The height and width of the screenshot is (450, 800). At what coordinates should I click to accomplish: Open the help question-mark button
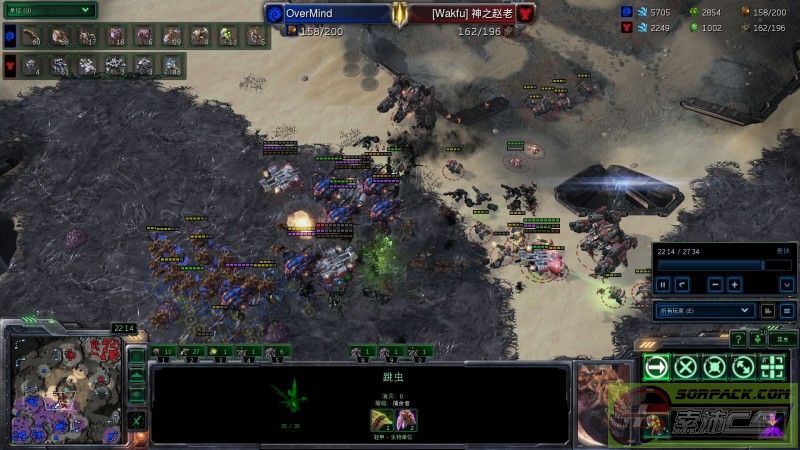(737, 338)
